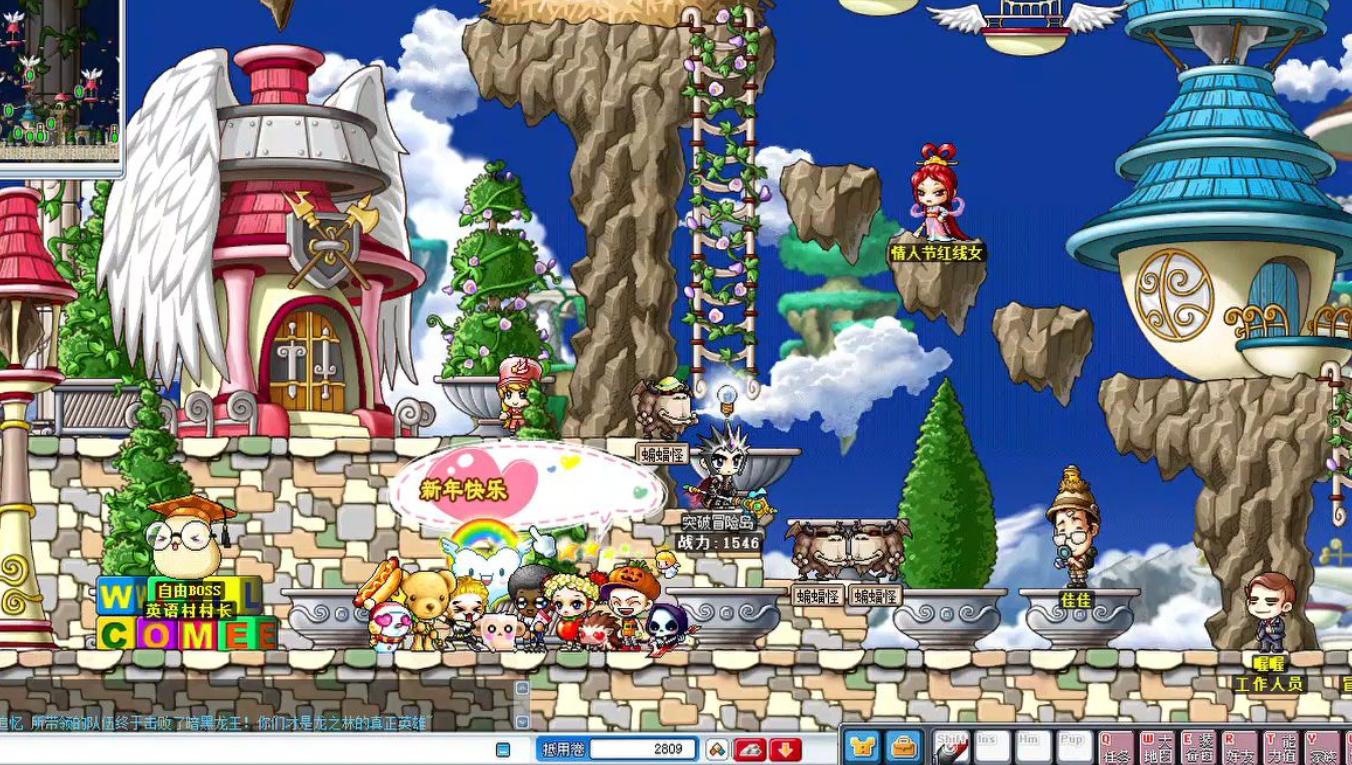This screenshot has width=1352, height=765.
Task: Select the Shift quickslot weapon item
Action: pos(951,748)
